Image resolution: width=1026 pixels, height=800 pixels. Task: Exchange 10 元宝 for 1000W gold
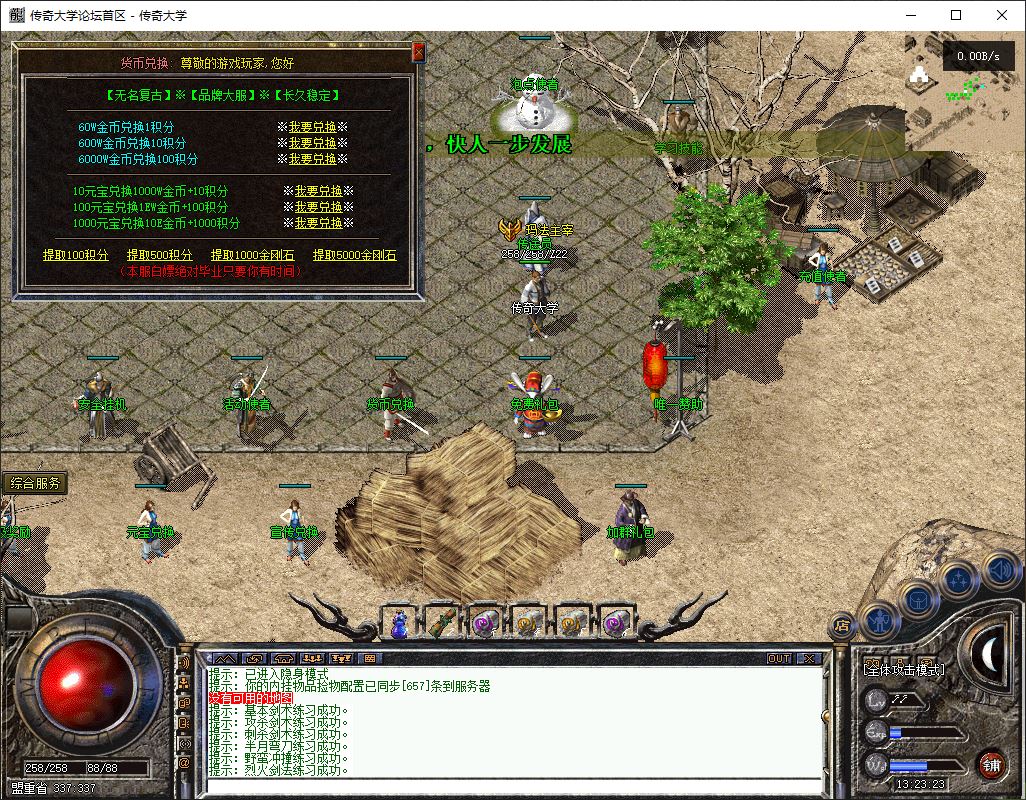319,191
